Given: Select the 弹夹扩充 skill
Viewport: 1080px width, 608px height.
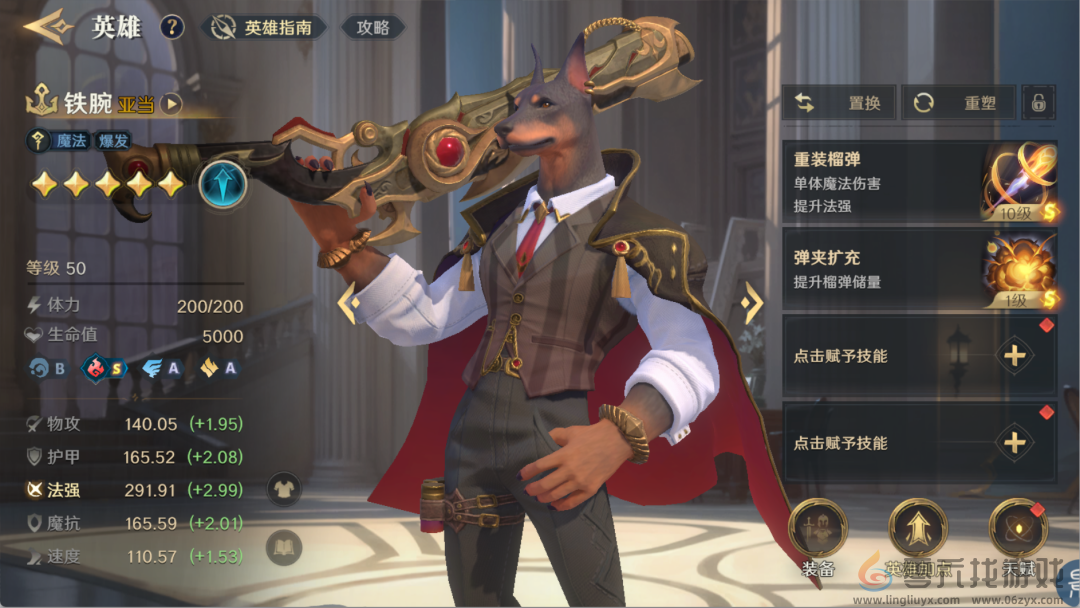Looking at the screenshot, I should [918, 270].
